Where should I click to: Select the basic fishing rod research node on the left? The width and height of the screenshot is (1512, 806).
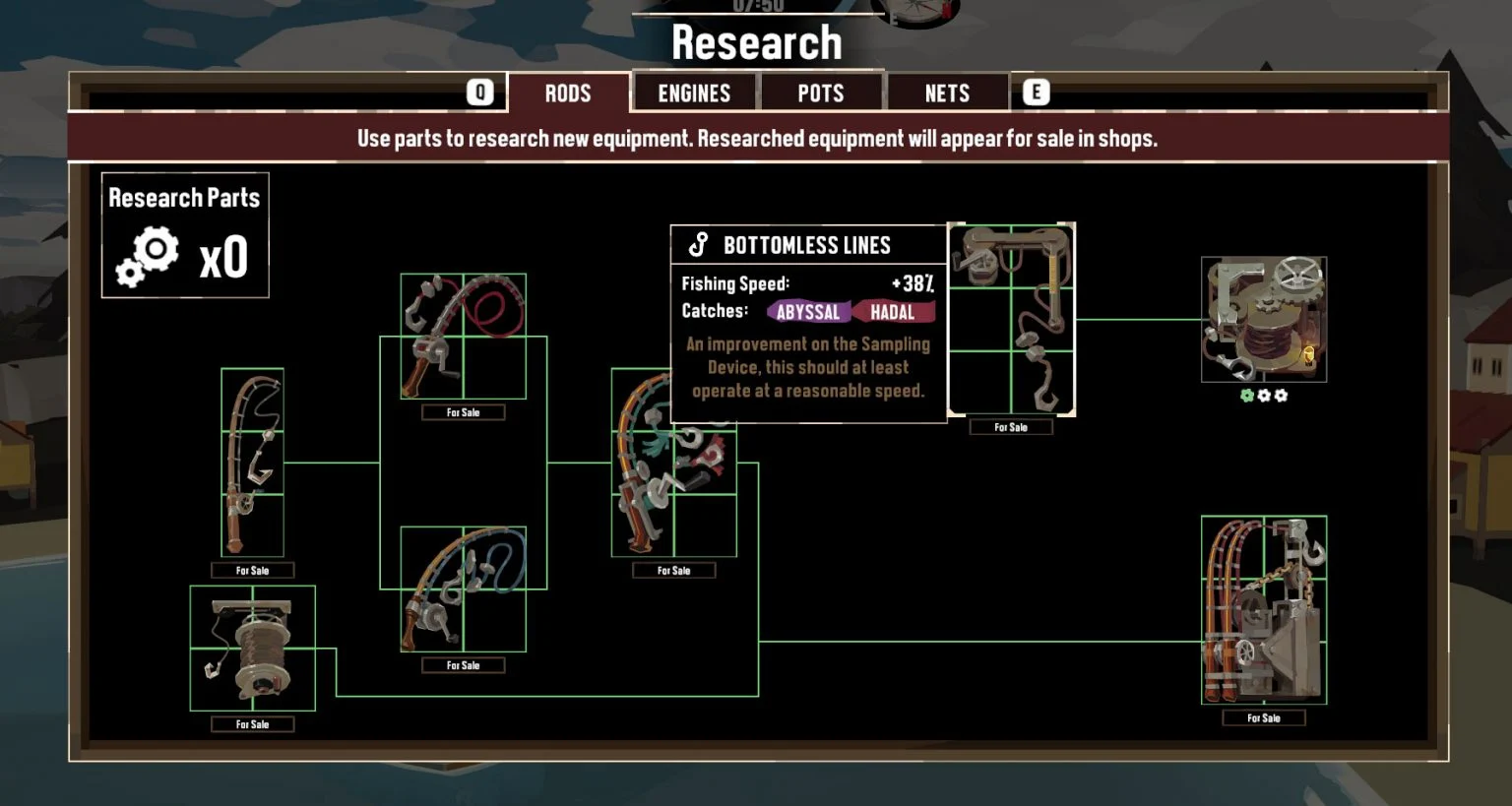pyautogui.click(x=252, y=463)
